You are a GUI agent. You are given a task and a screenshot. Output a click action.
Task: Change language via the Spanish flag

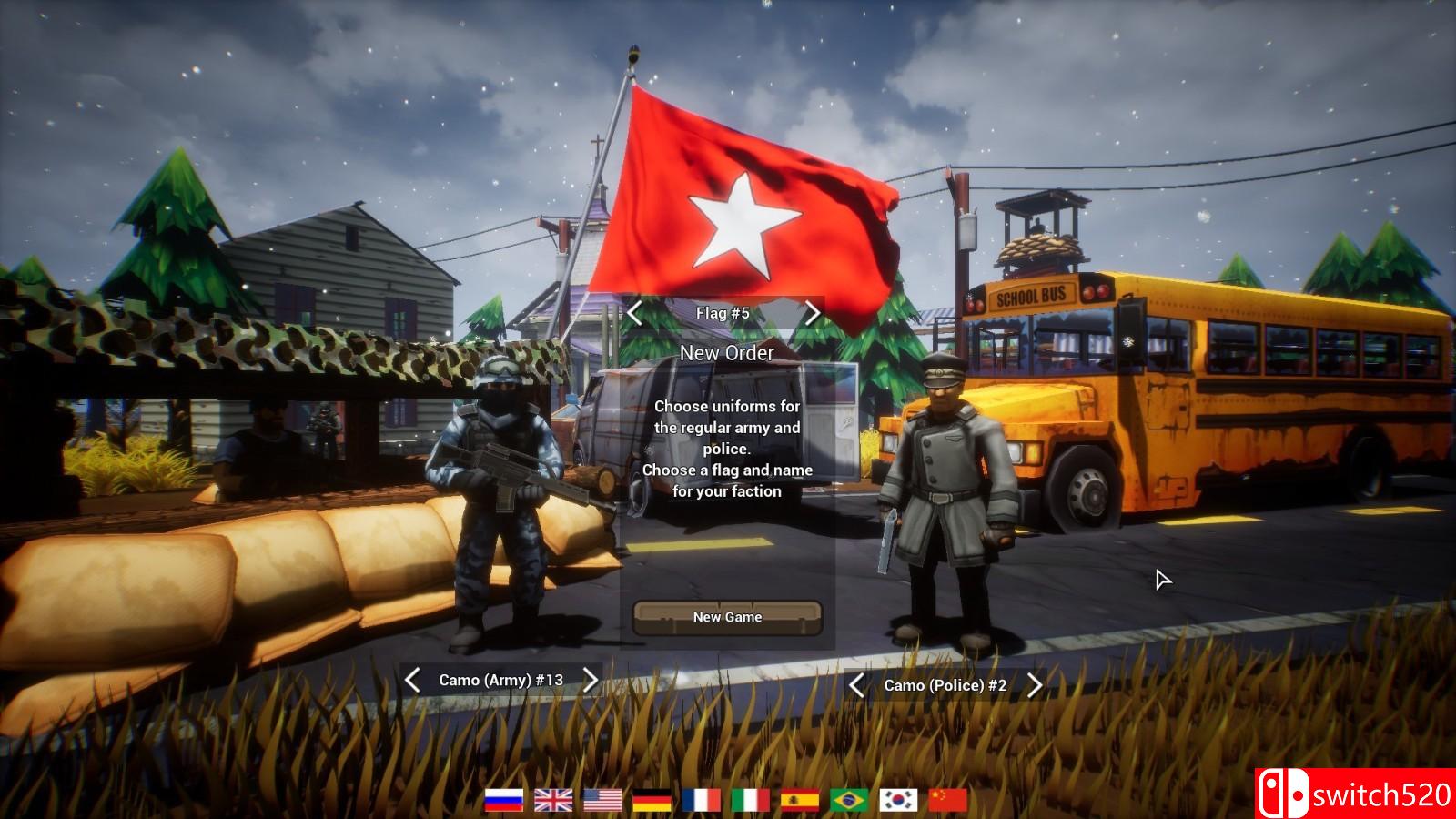click(x=800, y=800)
